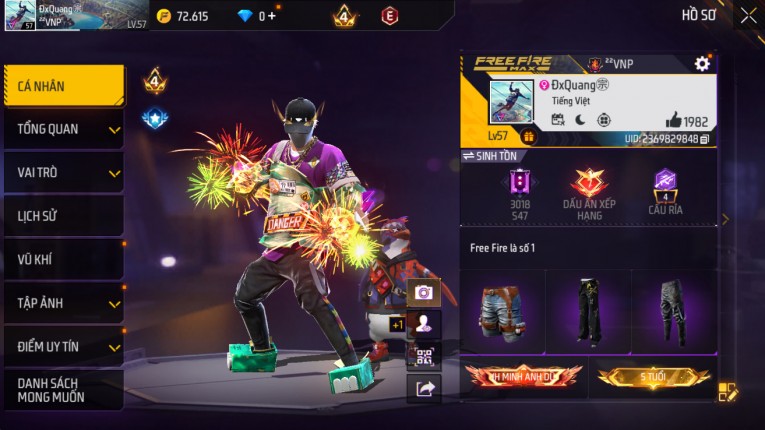Show the Điểm Uy Tín section
The width and height of the screenshot is (765, 430).
click(x=64, y=346)
